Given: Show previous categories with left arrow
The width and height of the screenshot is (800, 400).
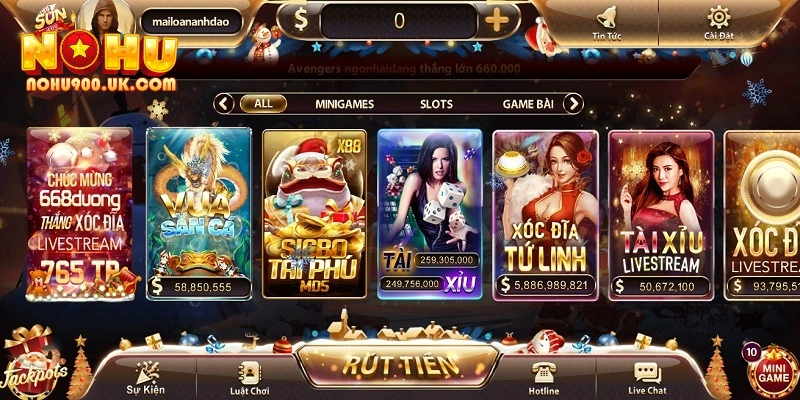Looking at the screenshot, I should (225, 103).
